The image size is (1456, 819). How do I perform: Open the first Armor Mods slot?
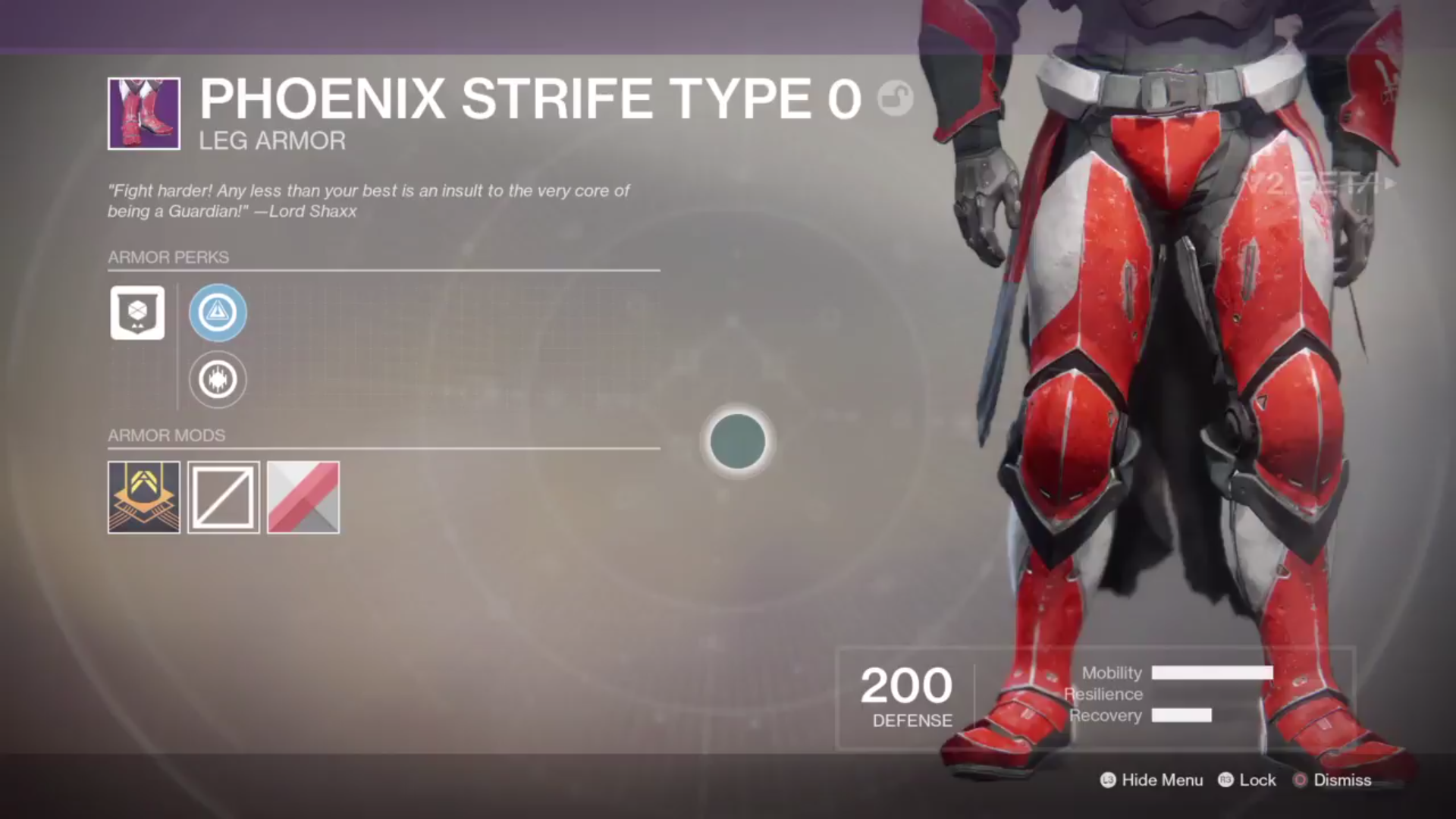click(143, 497)
